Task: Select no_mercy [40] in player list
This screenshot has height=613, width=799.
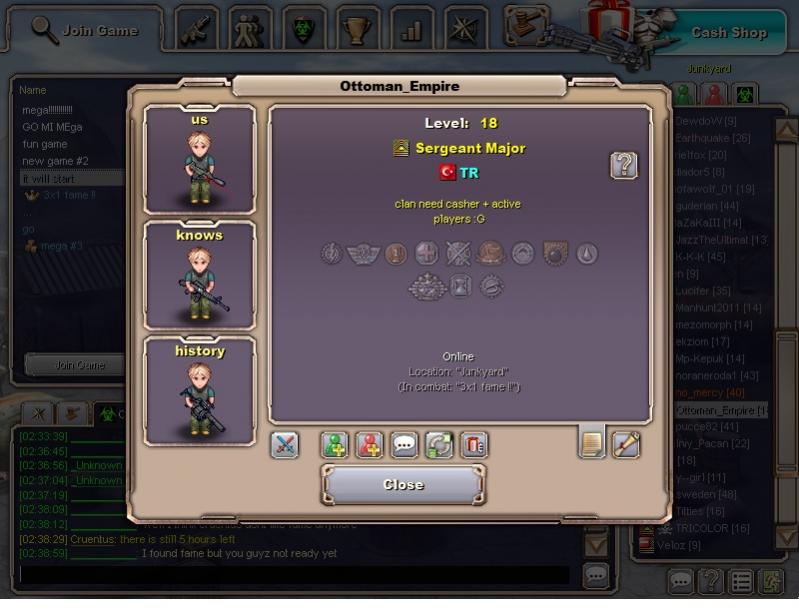Action: [x=710, y=393]
